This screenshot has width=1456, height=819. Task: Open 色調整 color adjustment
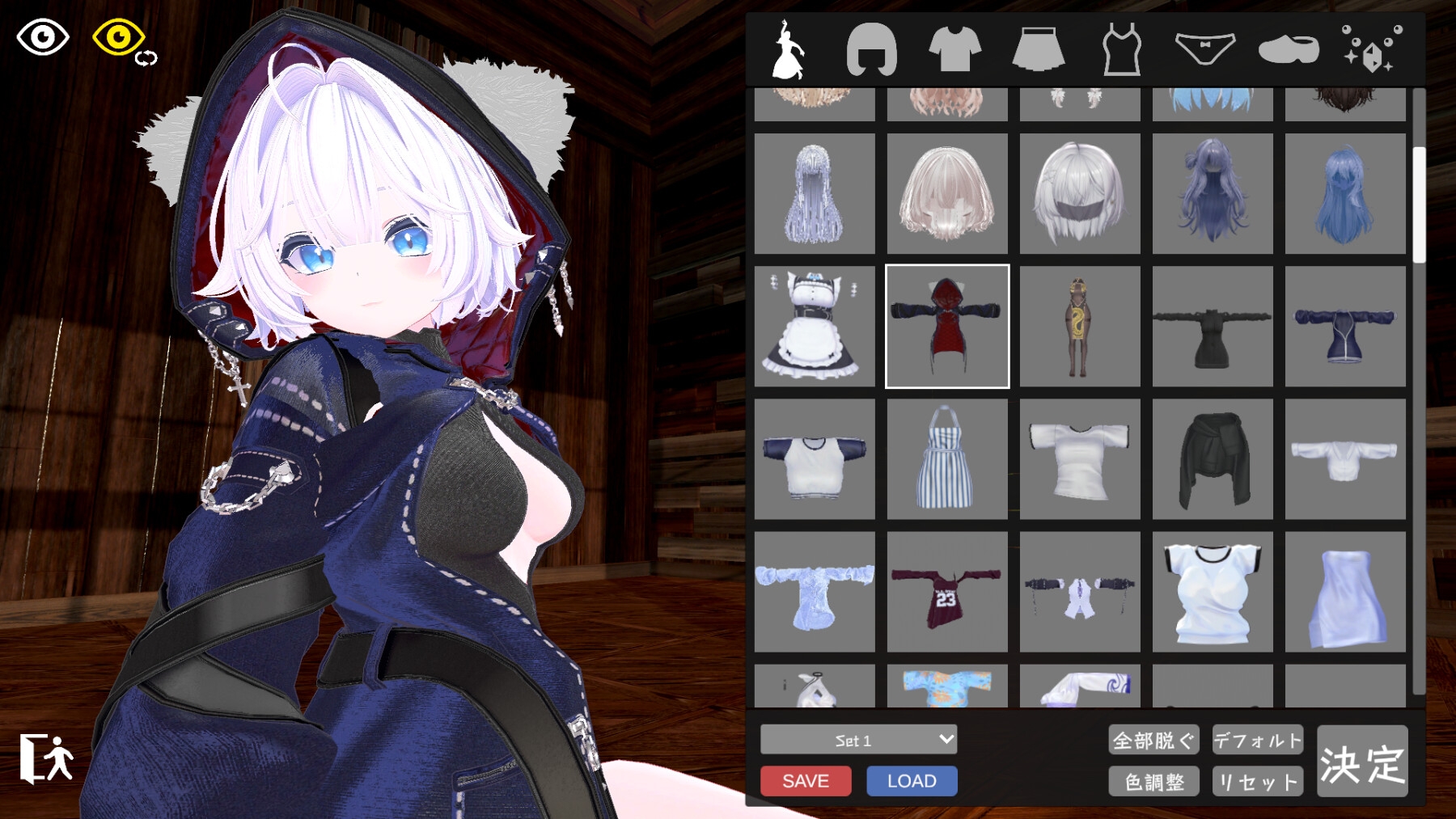(1154, 781)
